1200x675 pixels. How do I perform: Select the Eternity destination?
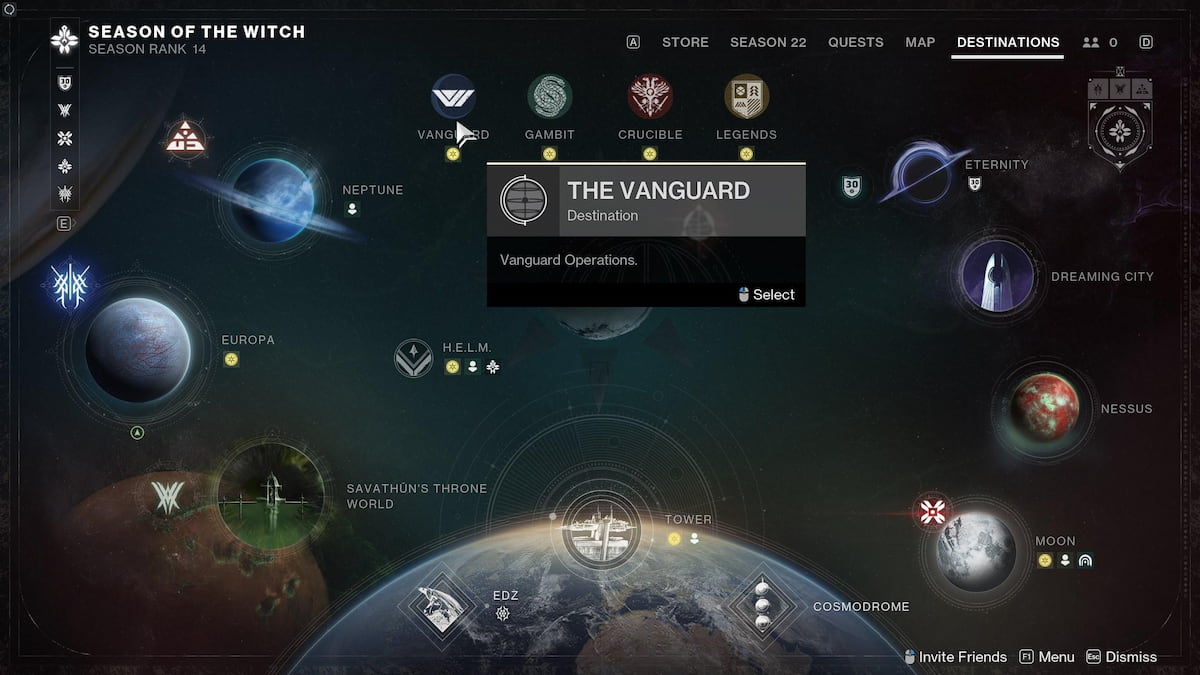pyautogui.click(x=924, y=171)
